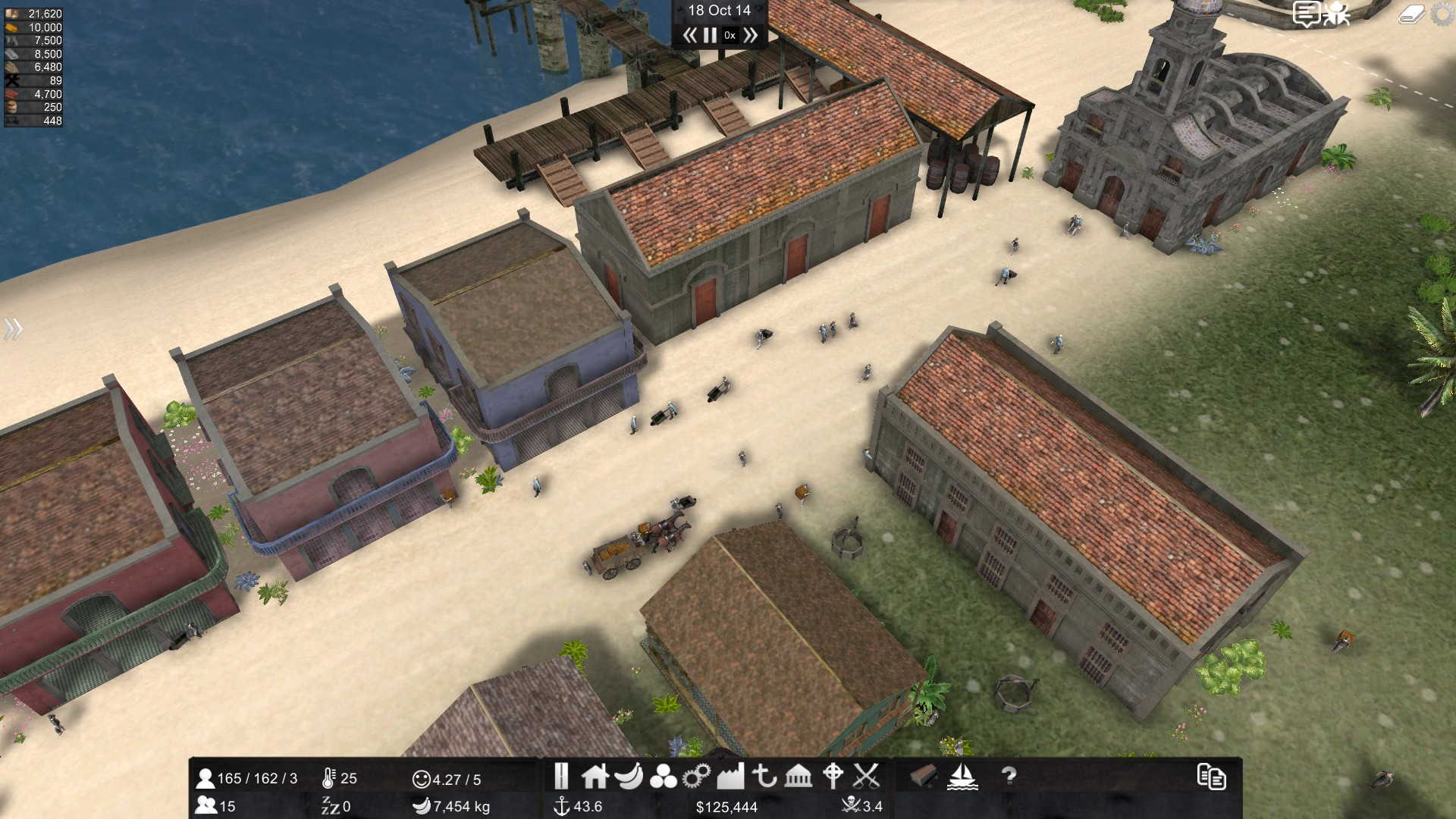The height and width of the screenshot is (819, 1456).
Task: Open the Celtic cross religion category
Action: [x=833, y=776]
